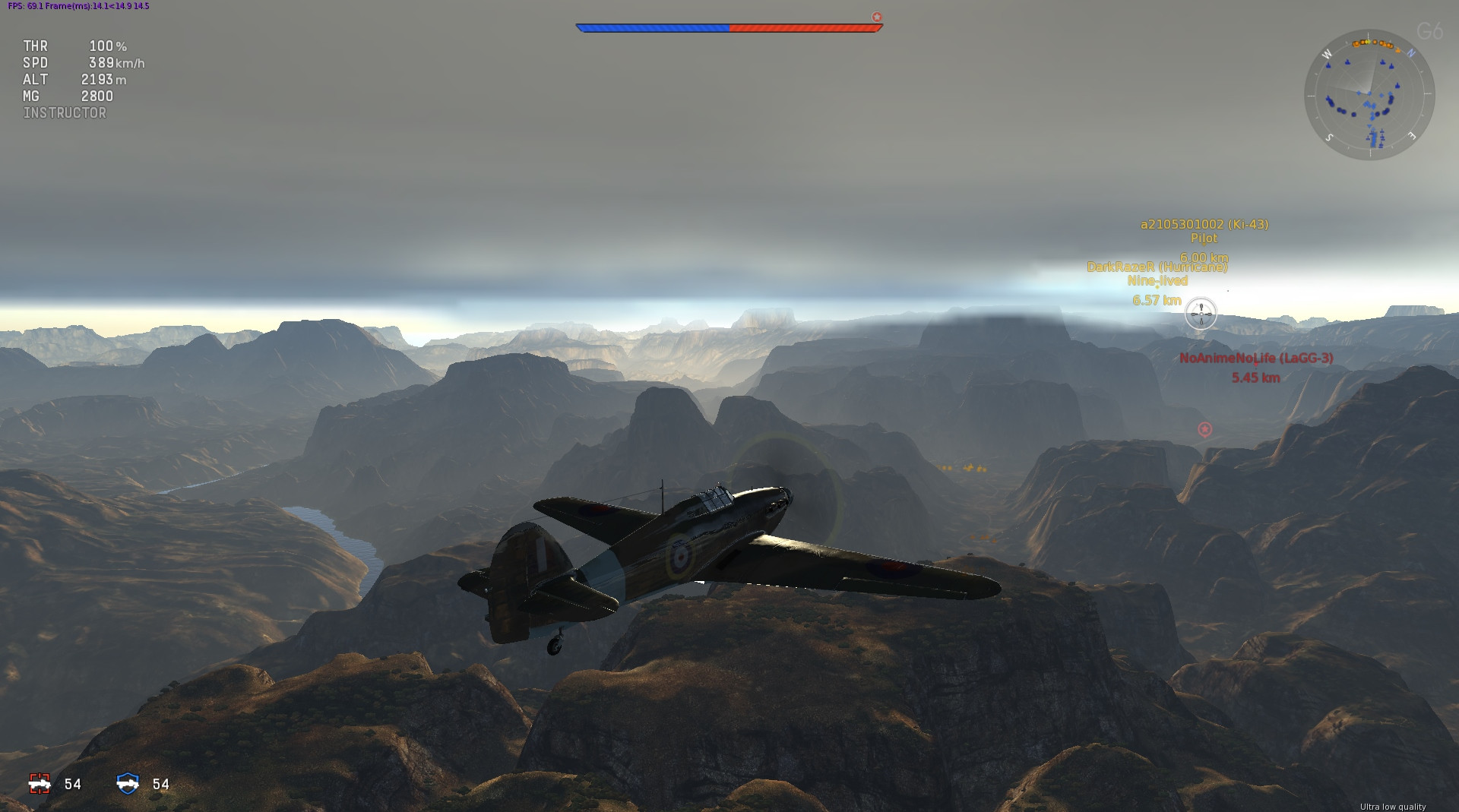Screen dimensions: 1459x812
Task: Click the circular aiming reticle
Action: [x=1201, y=313]
